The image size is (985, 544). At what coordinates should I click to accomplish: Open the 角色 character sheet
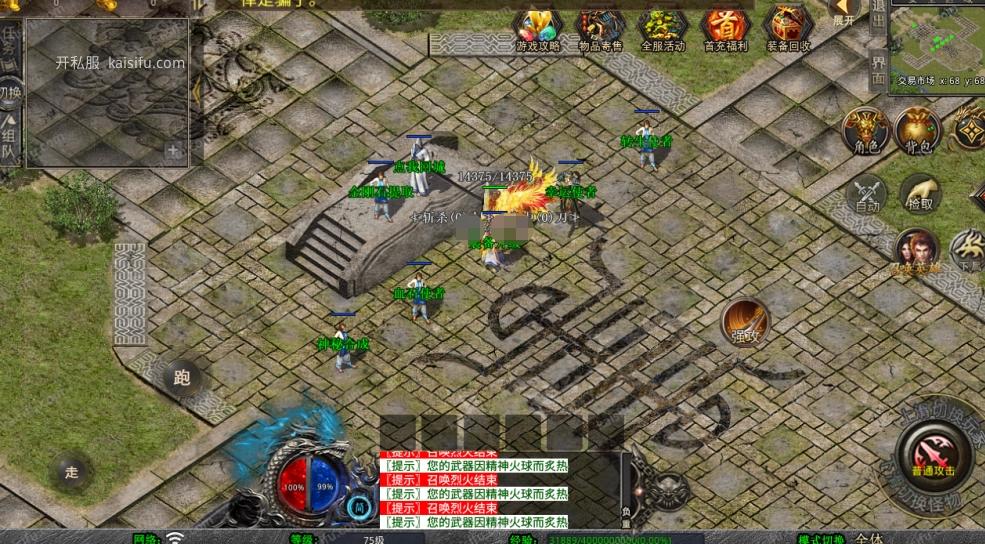tap(865, 131)
